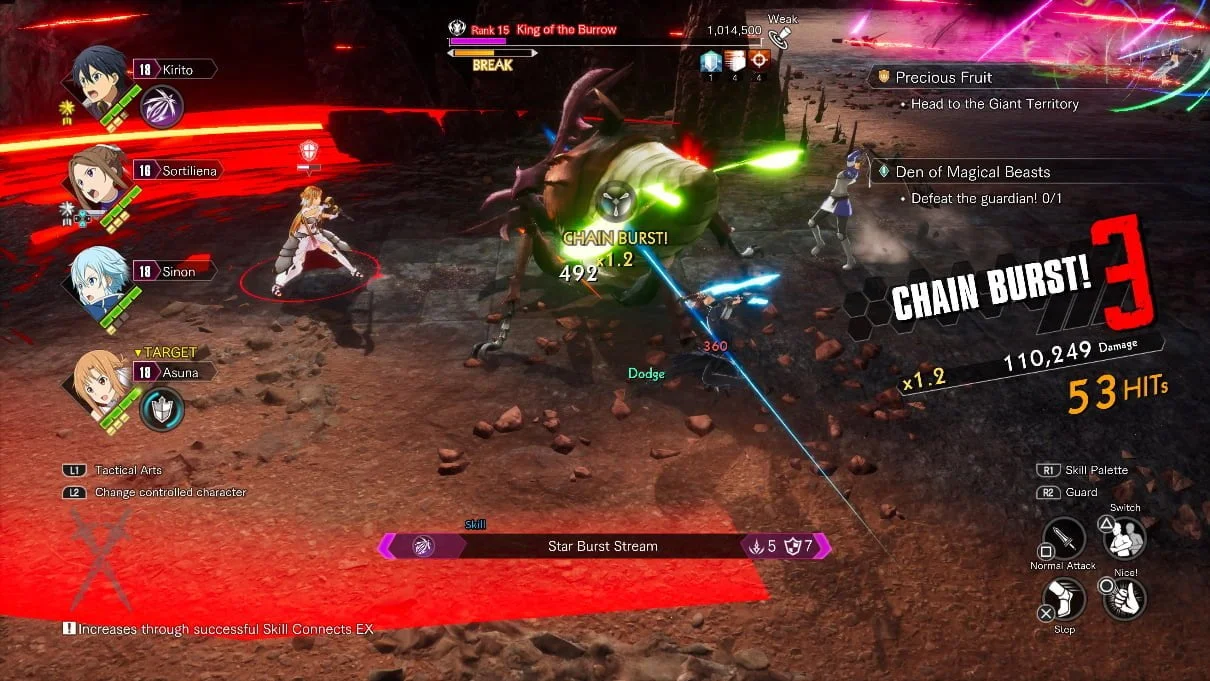The height and width of the screenshot is (681, 1210).
Task: Use the Normal Attack sword icon
Action: click(x=1063, y=540)
